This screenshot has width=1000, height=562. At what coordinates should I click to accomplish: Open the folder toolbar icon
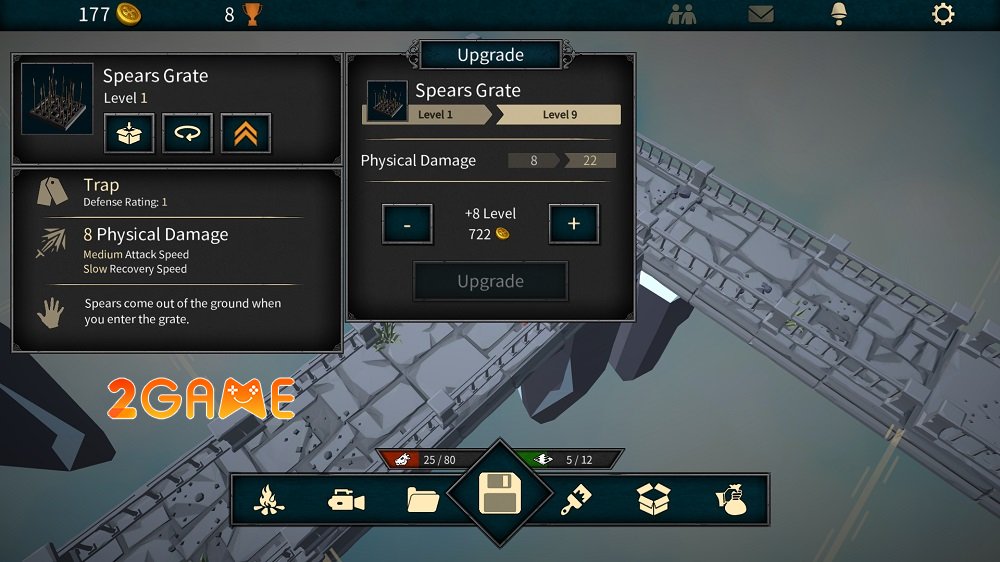coord(423,500)
